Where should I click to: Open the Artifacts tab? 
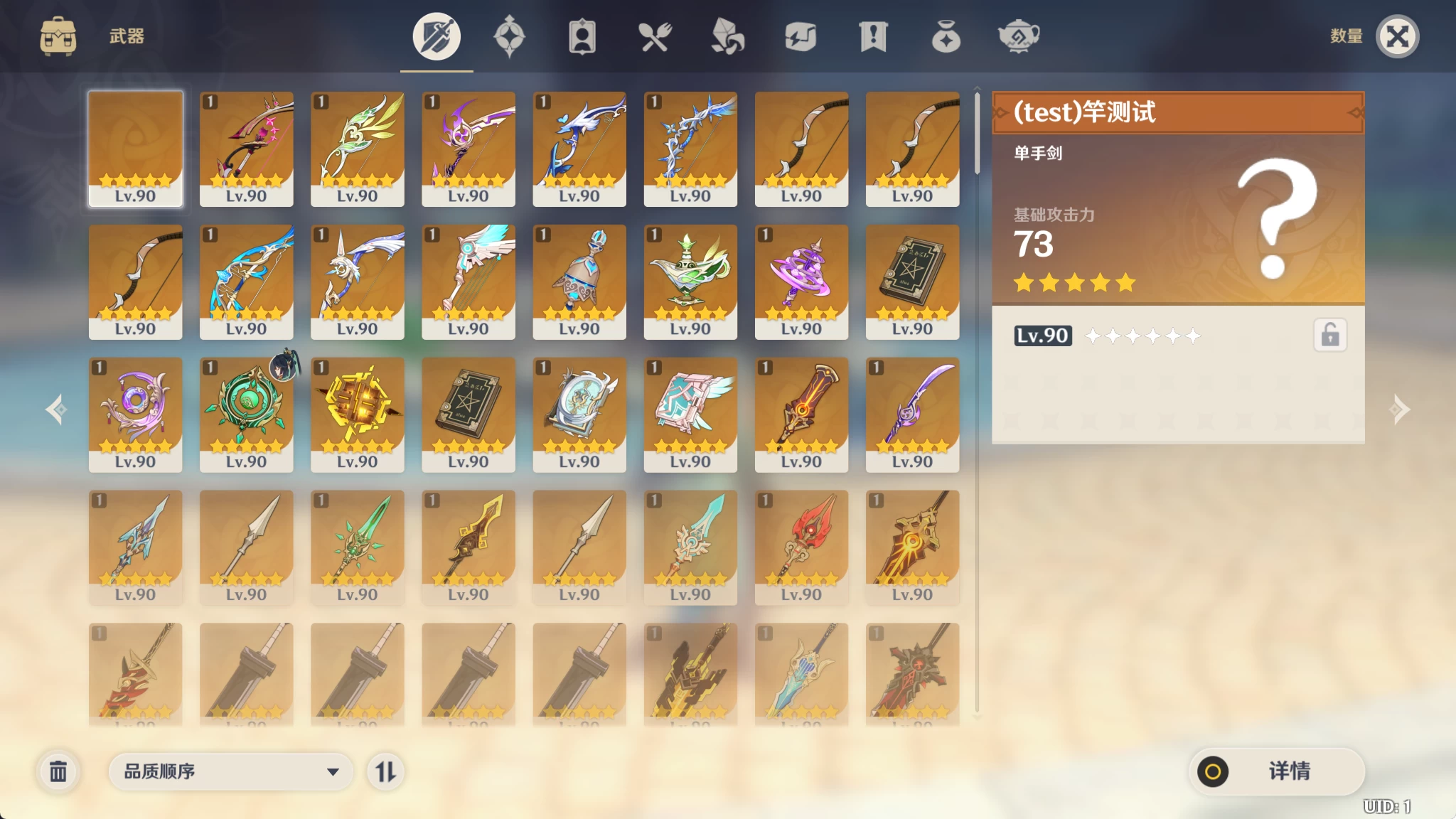(x=509, y=36)
